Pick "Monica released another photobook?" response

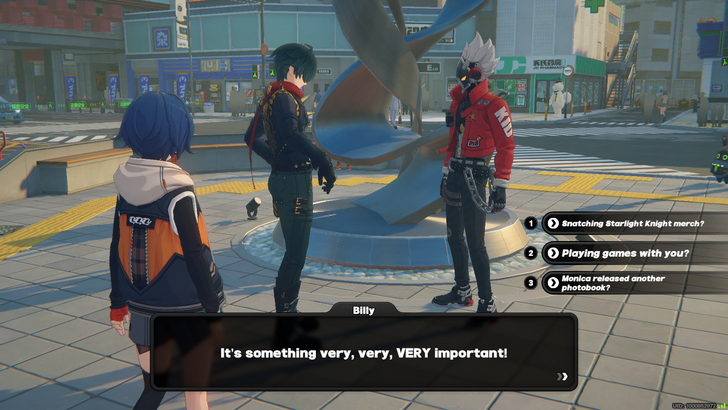632,282
